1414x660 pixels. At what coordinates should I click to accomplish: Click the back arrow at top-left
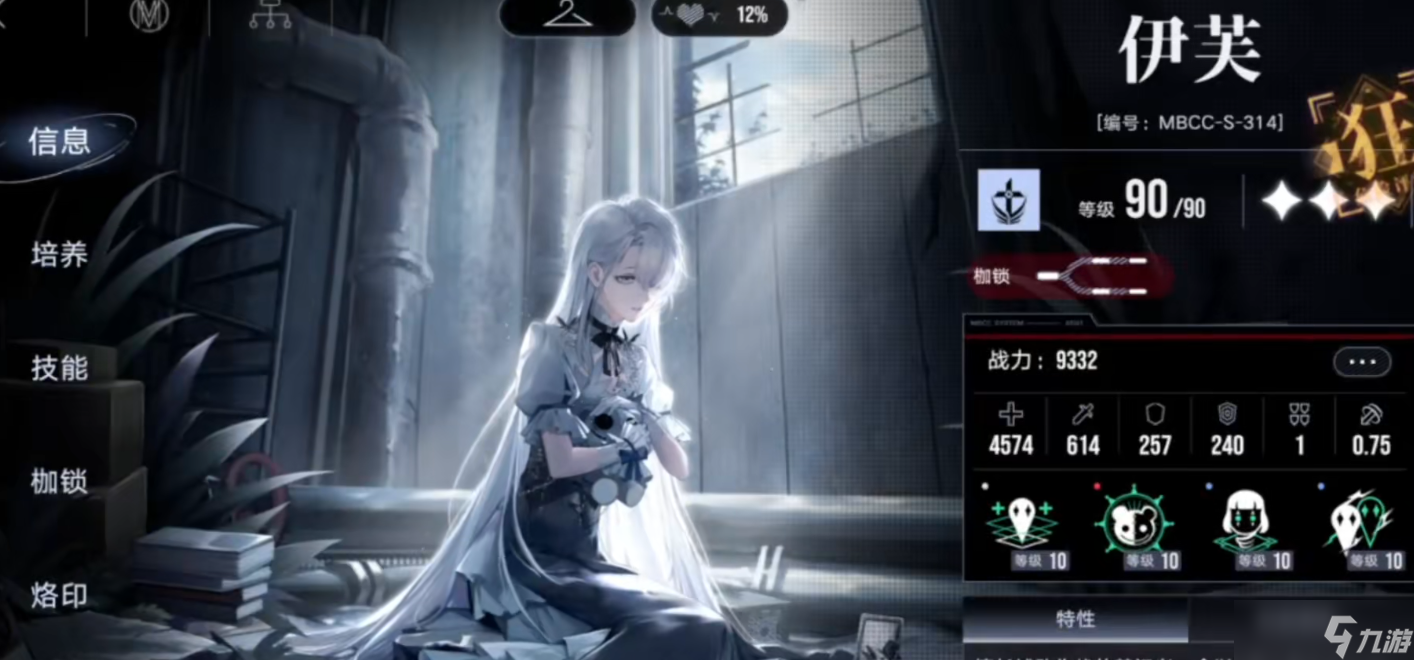(5, 17)
